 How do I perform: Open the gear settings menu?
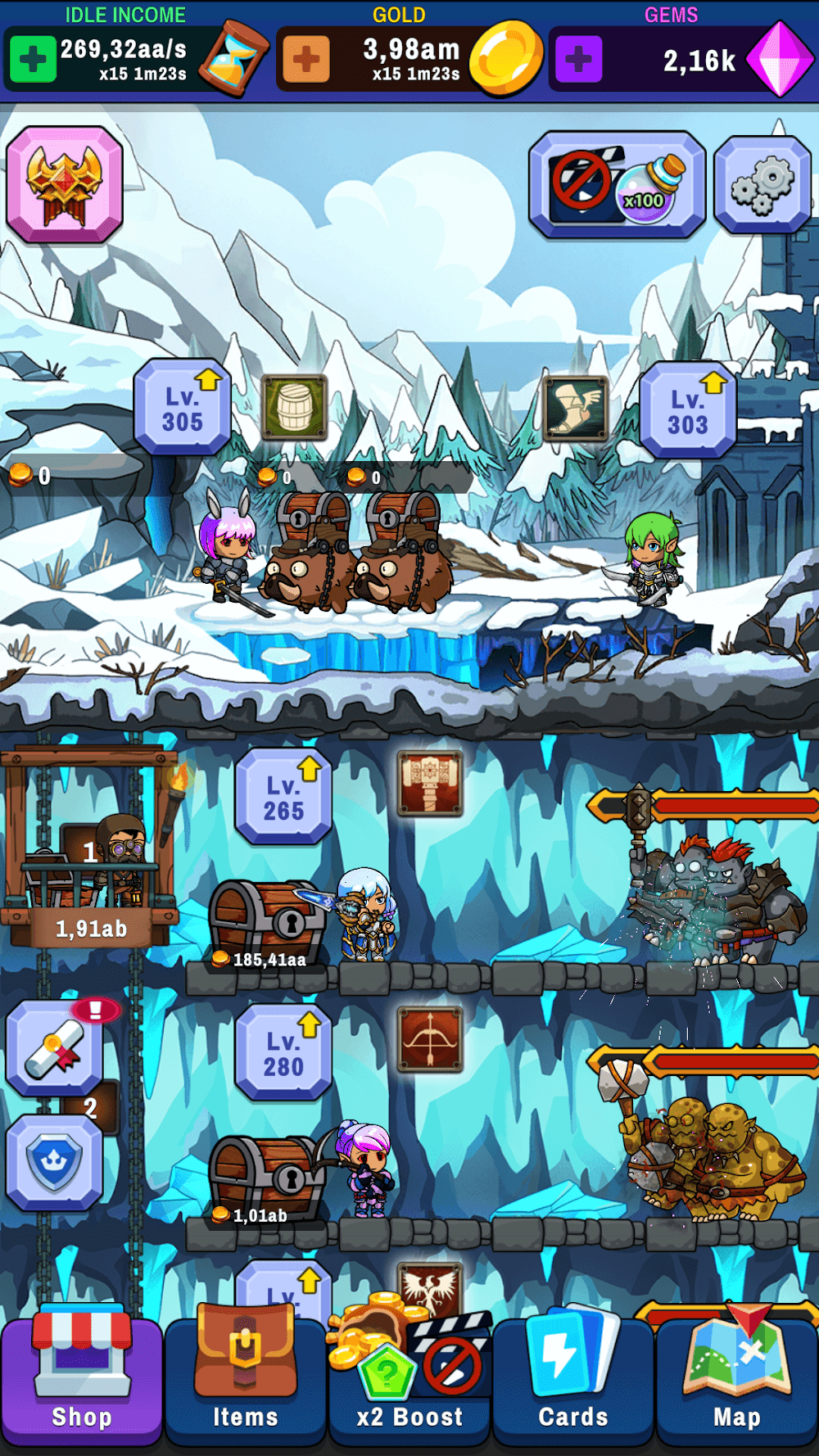click(x=762, y=185)
